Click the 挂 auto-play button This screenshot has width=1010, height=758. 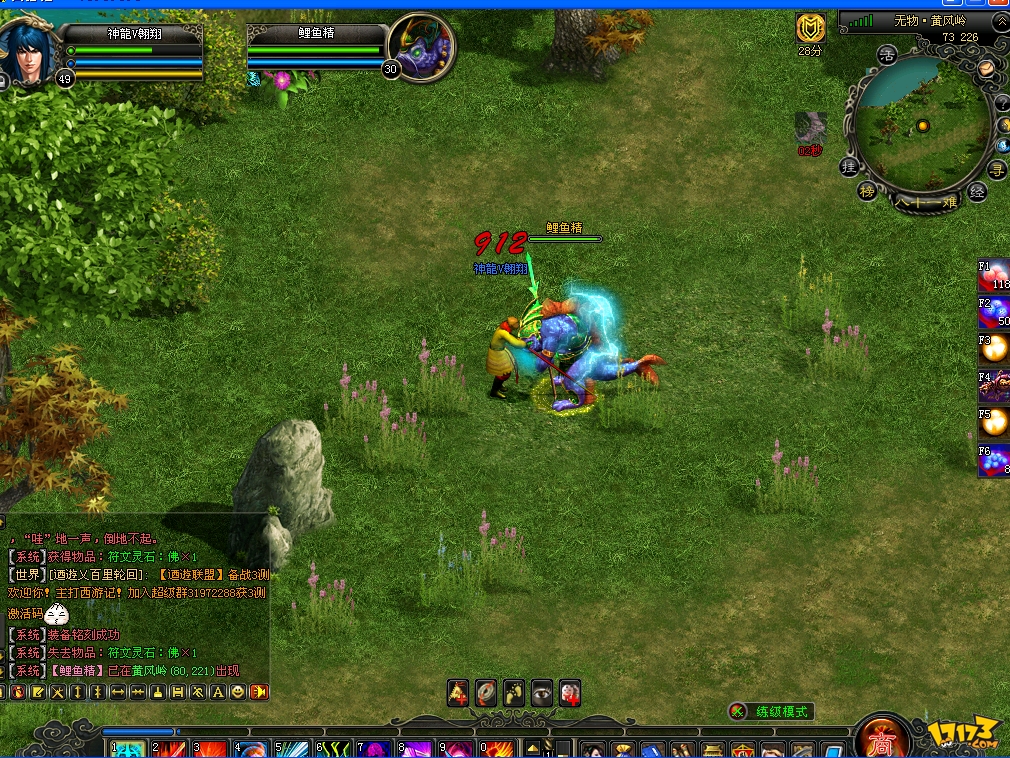click(x=849, y=167)
